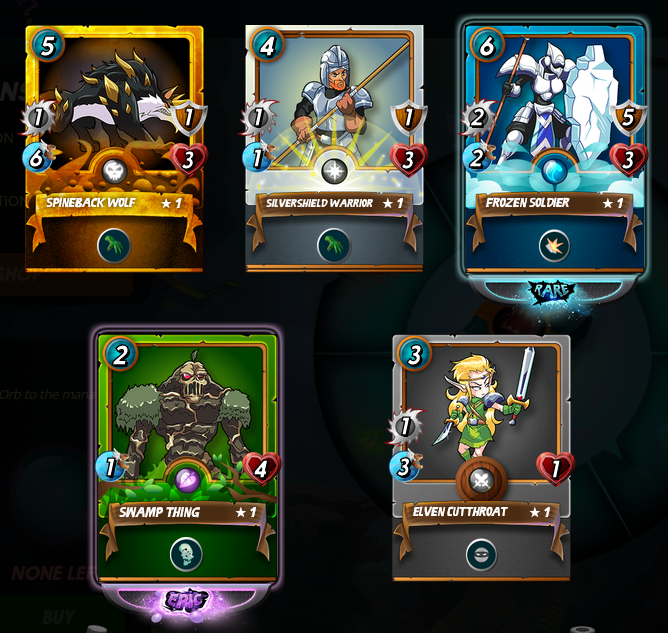Image resolution: width=668 pixels, height=633 pixels.
Task: Pick the Elven Cutthroat card
Action: coord(482,455)
